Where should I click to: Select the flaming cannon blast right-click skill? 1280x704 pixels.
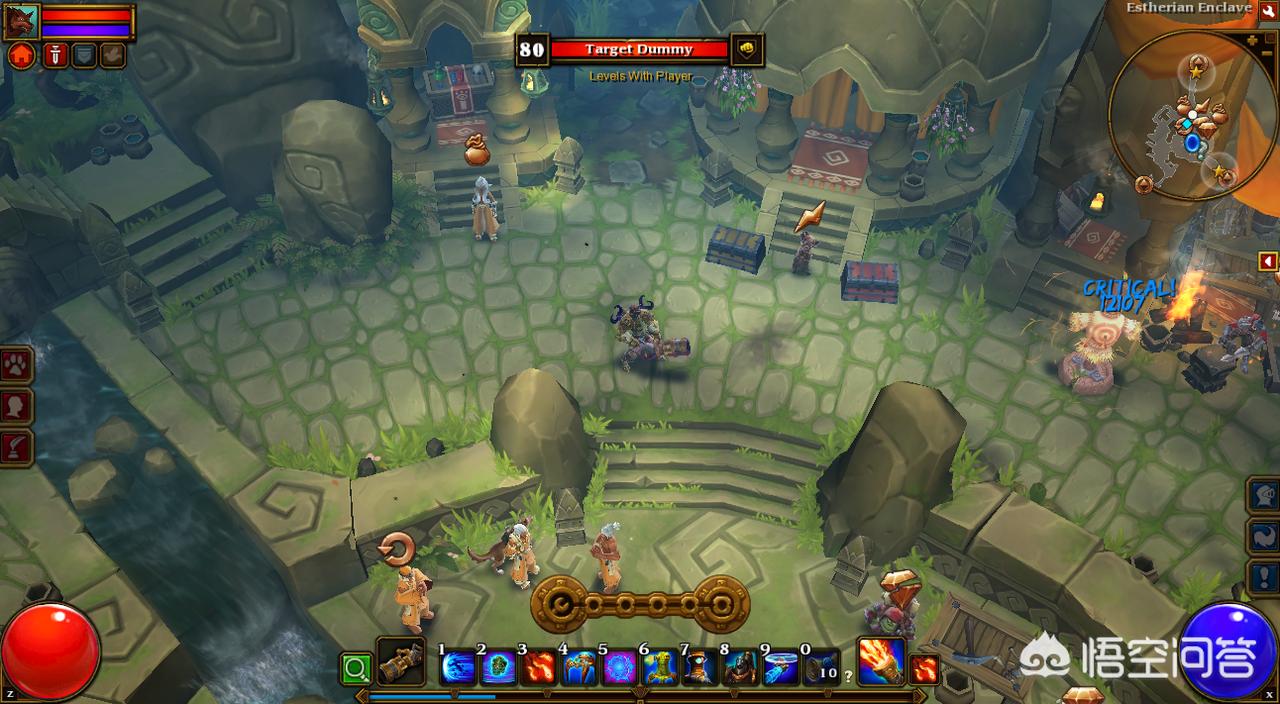pyautogui.click(x=881, y=662)
